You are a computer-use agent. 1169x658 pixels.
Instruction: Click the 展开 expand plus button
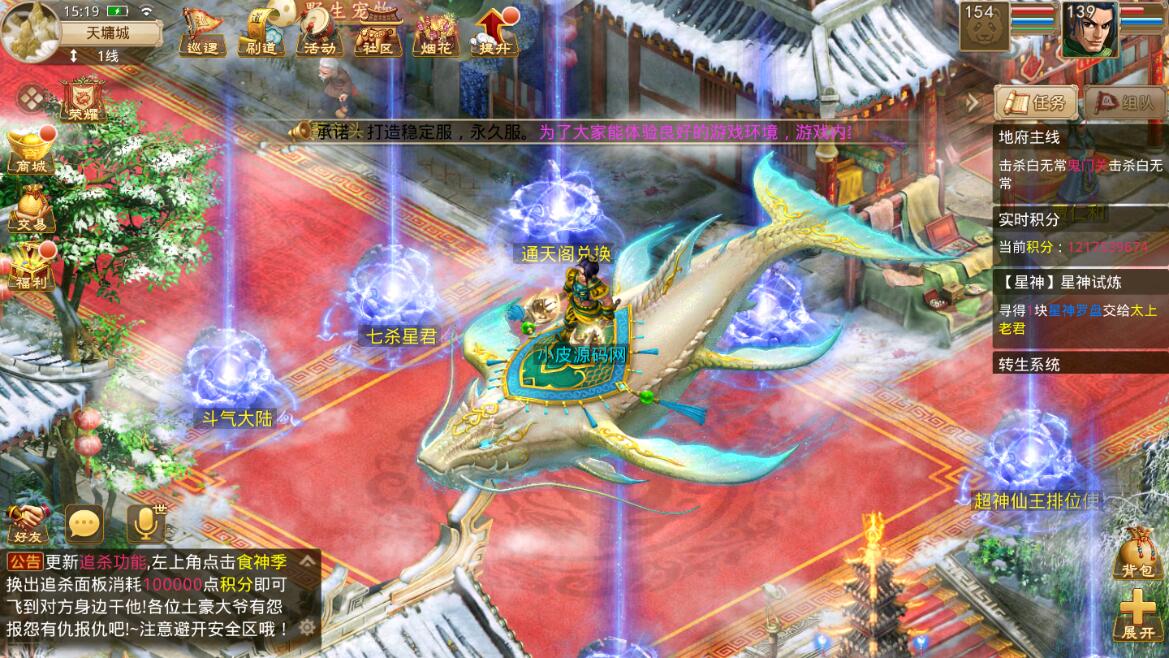(1138, 613)
